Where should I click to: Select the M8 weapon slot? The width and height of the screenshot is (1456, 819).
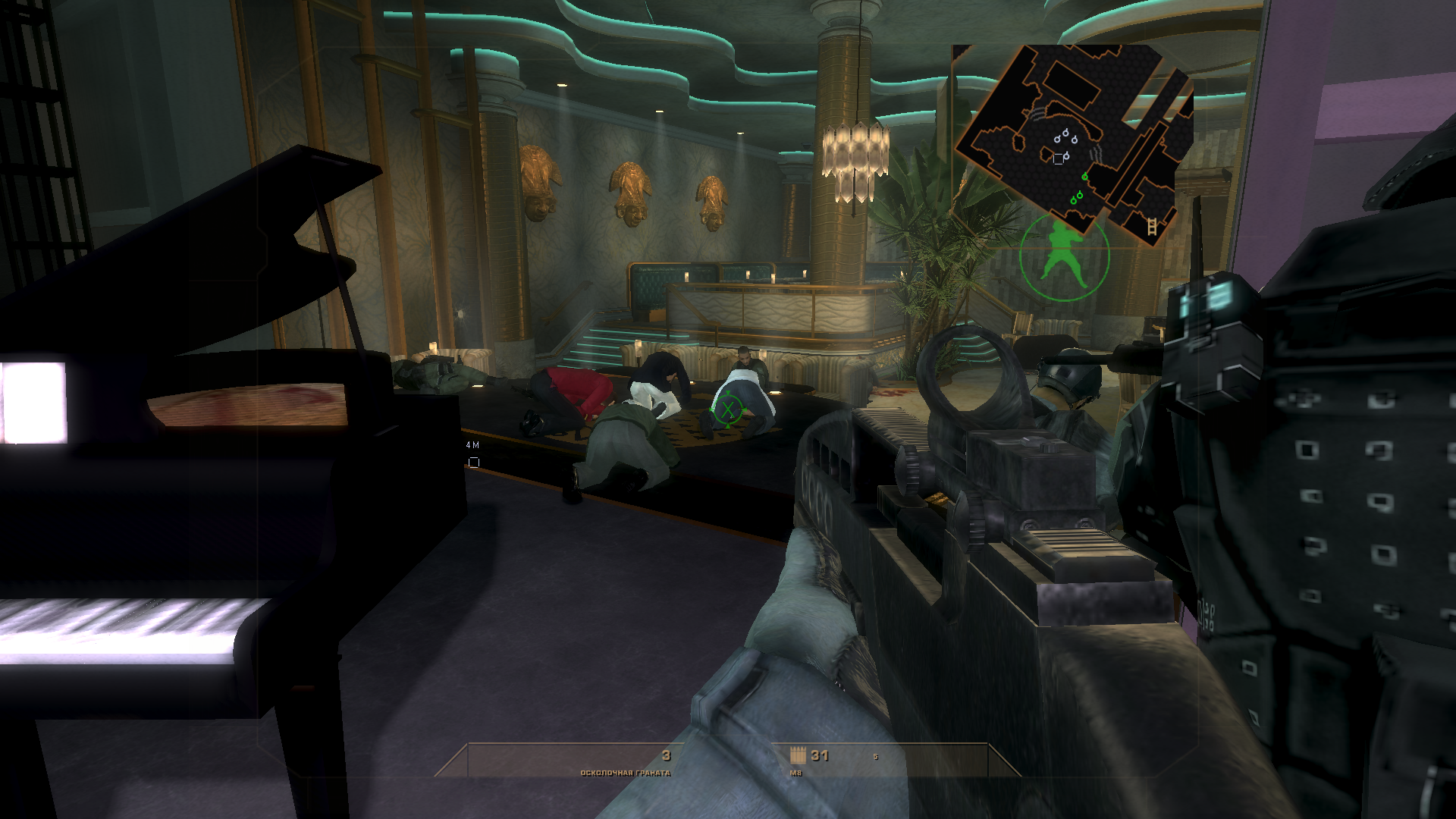click(x=809, y=761)
